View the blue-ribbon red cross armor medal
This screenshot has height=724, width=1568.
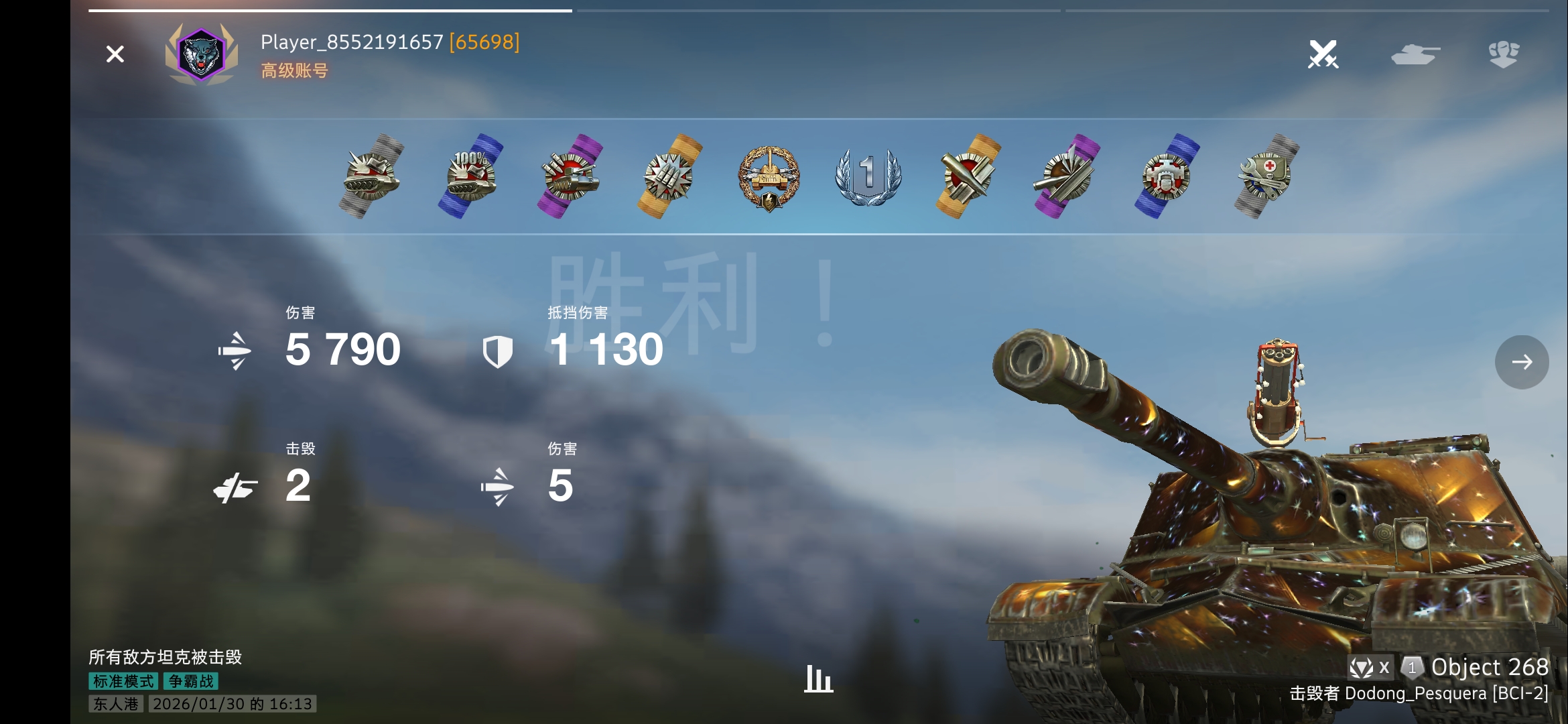[1167, 176]
